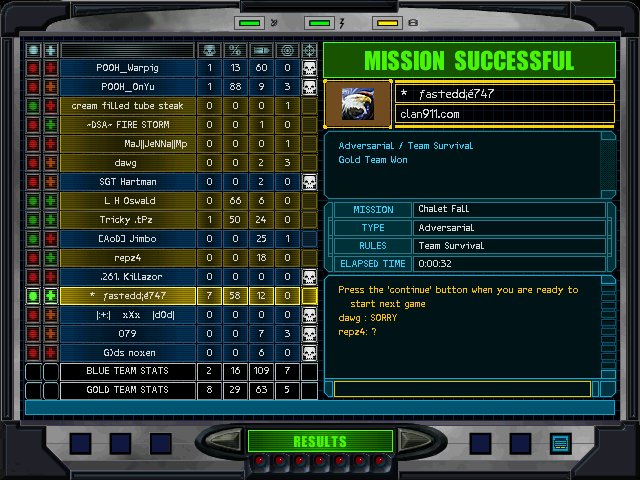Viewport: 640px width, 480px height.
Task: Click the chat message input box
Action: [x=470, y=389]
